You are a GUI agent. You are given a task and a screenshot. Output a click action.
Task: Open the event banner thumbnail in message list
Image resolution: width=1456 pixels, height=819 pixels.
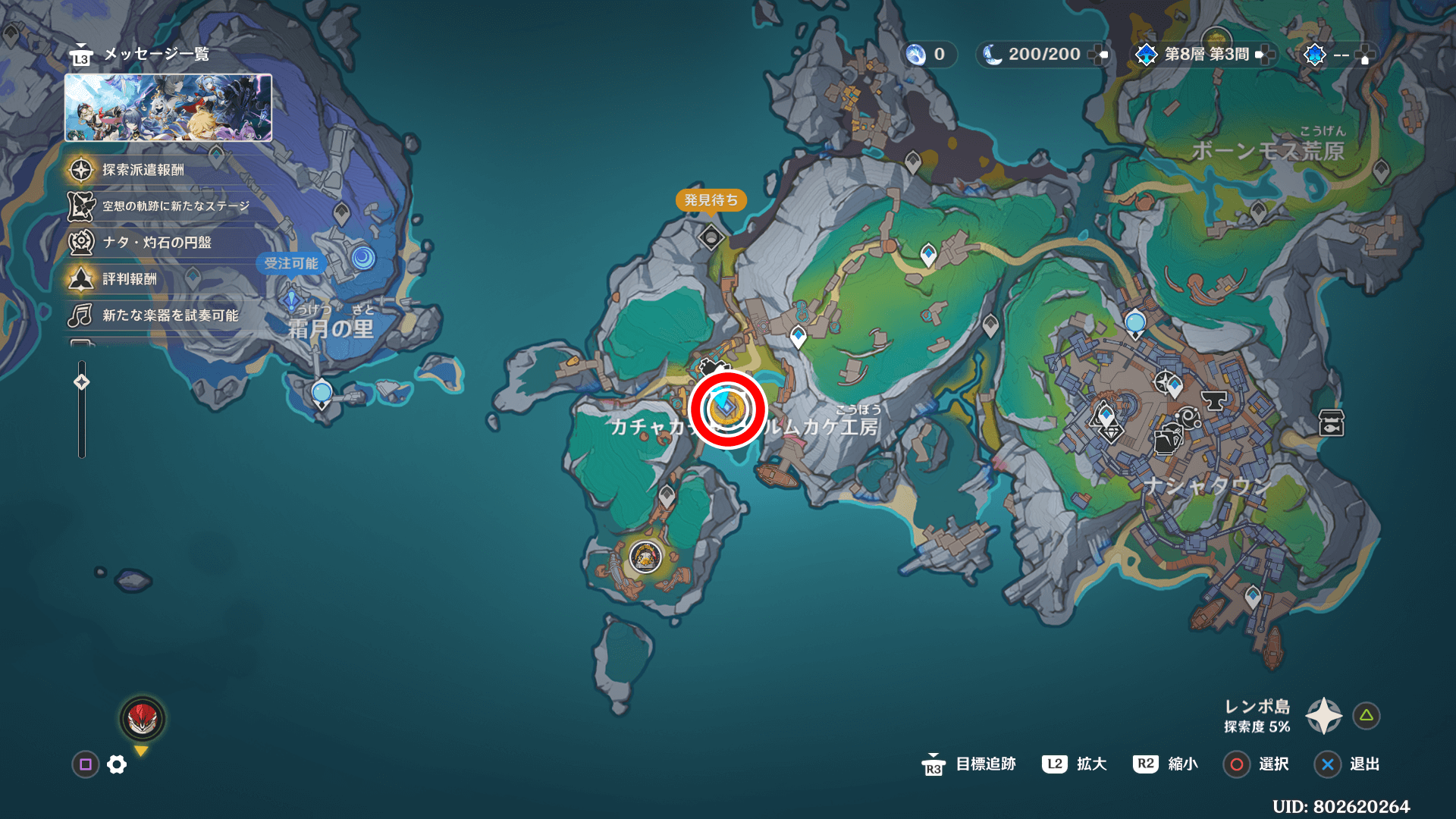pos(168,108)
